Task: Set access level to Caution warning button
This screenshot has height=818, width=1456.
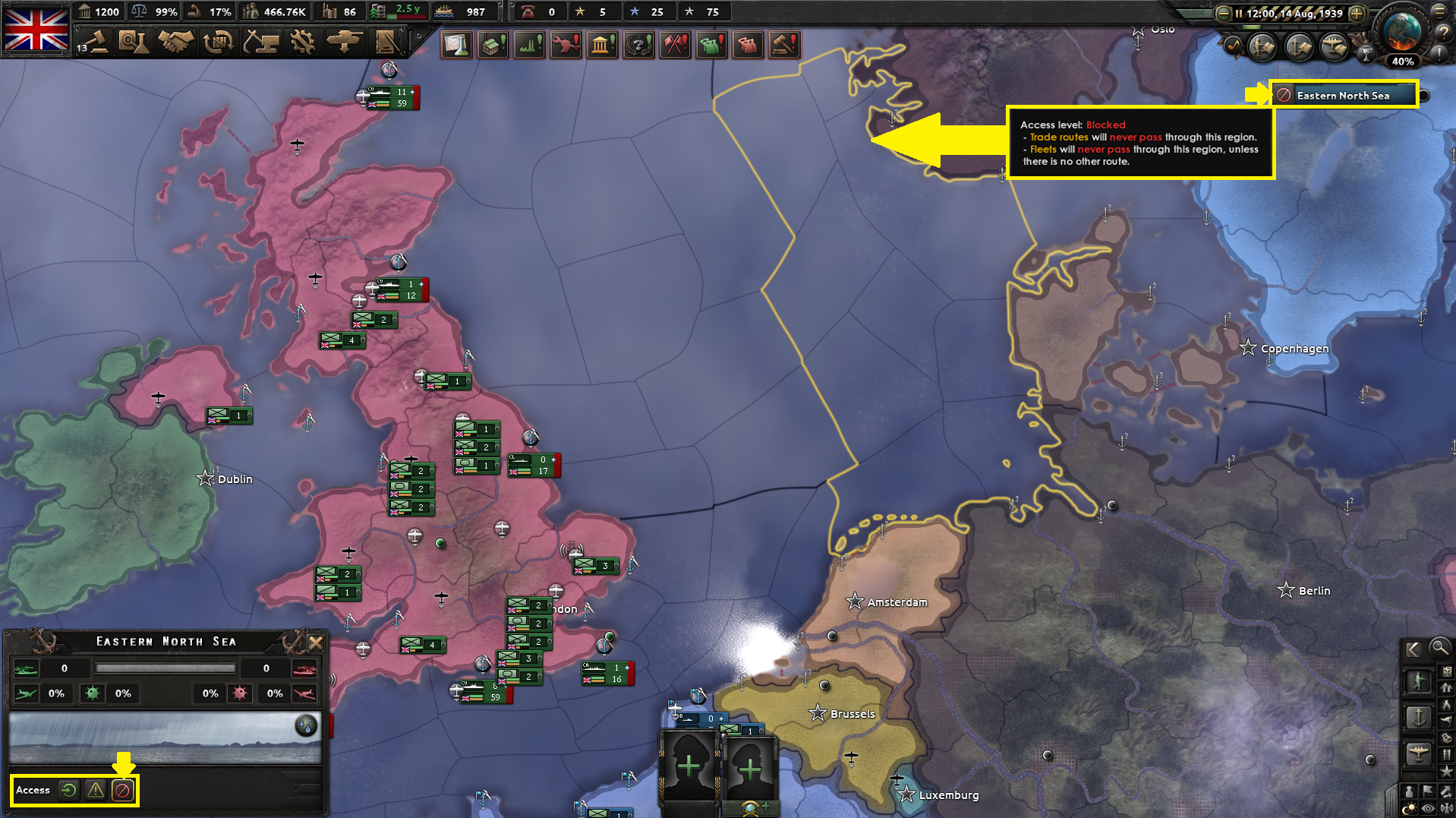Action: [95, 790]
